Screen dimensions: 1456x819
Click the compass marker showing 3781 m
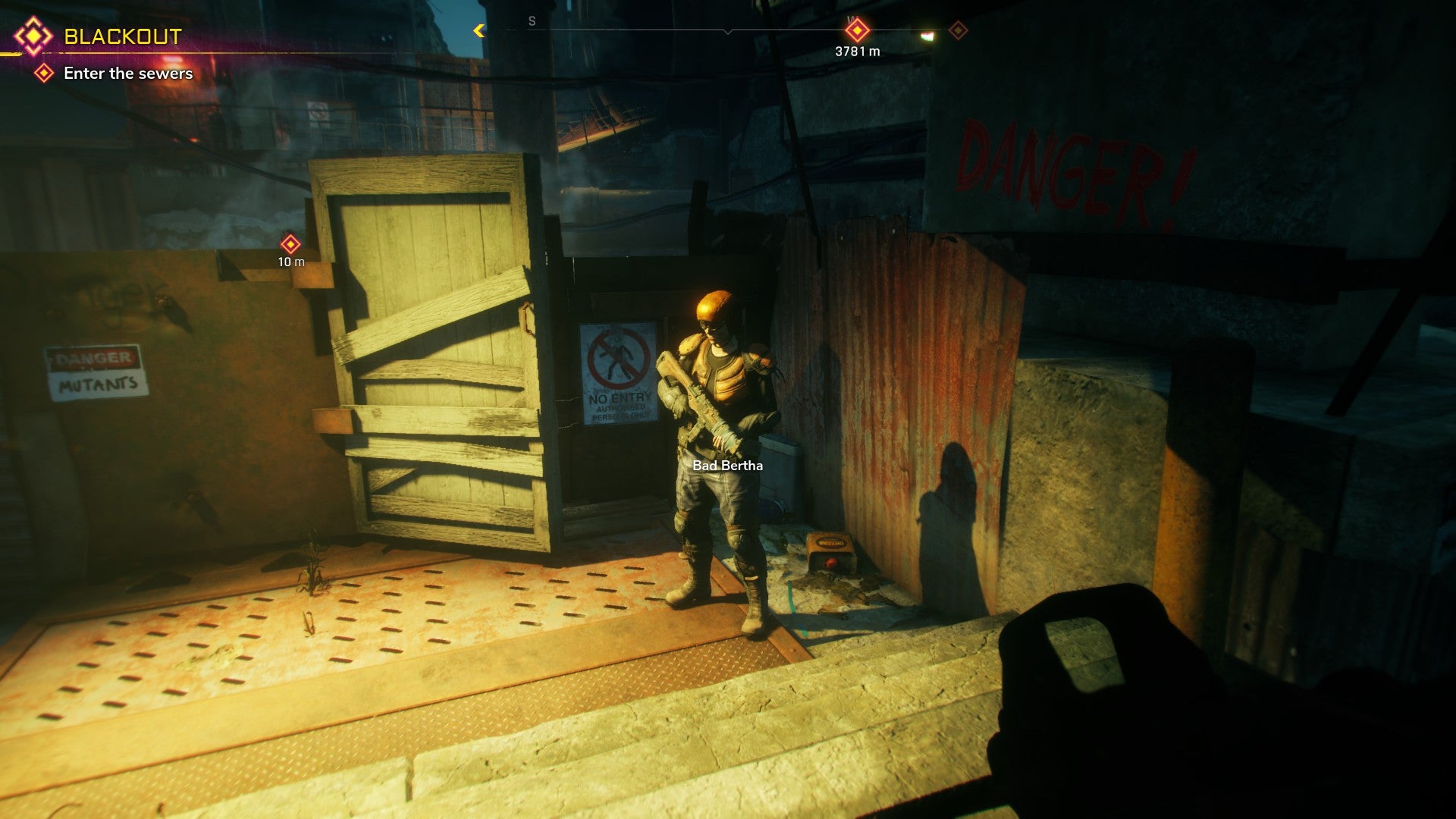tap(857, 31)
